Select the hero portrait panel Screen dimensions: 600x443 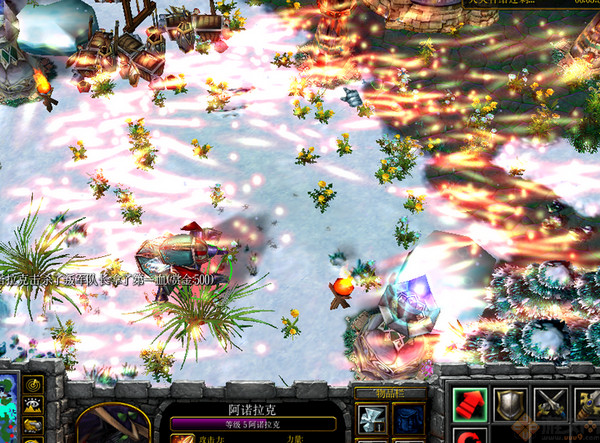(113, 424)
